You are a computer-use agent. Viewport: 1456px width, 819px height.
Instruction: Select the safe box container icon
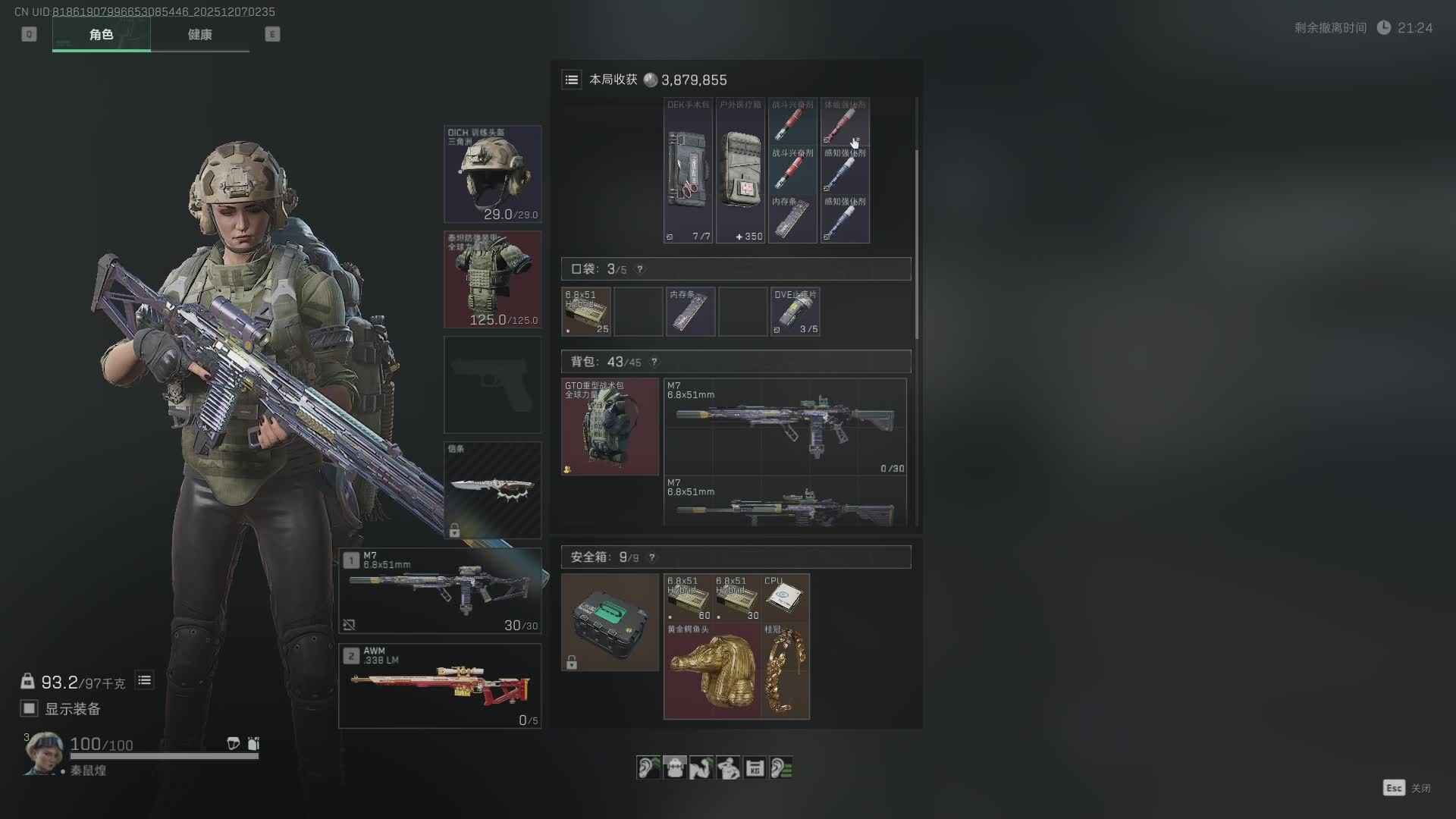610,622
